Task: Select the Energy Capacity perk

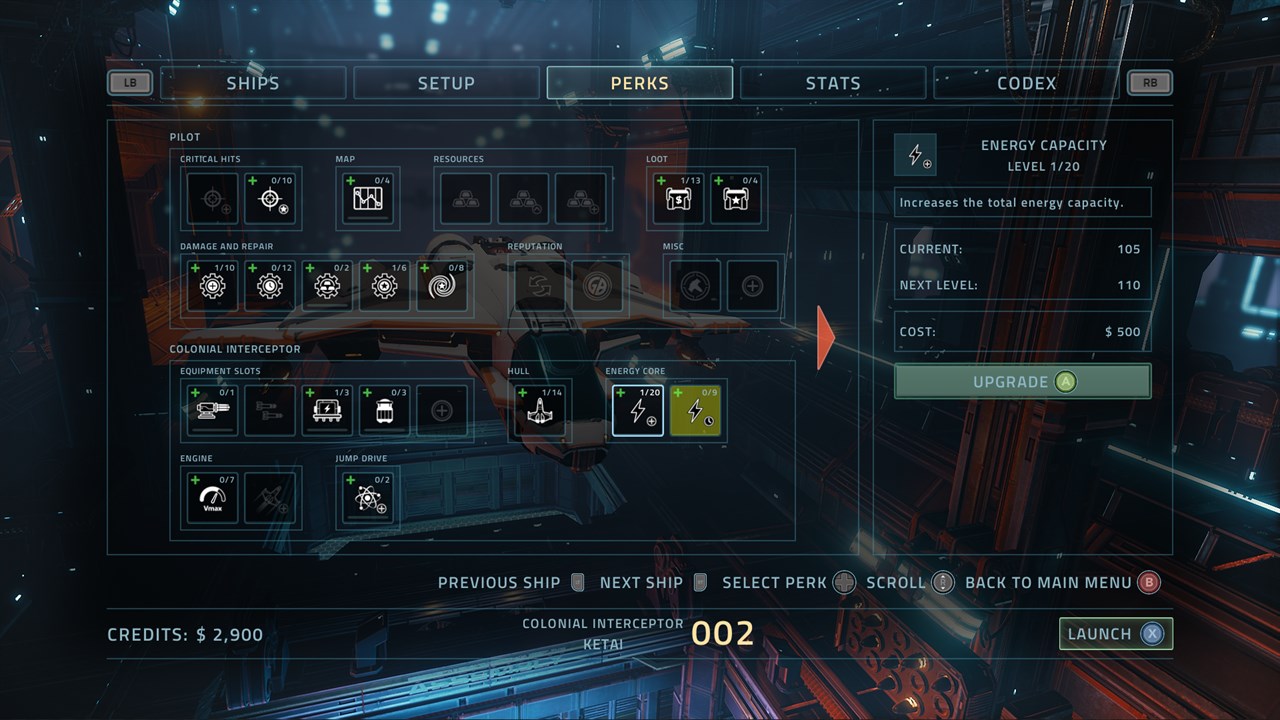Action: coord(637,411)
